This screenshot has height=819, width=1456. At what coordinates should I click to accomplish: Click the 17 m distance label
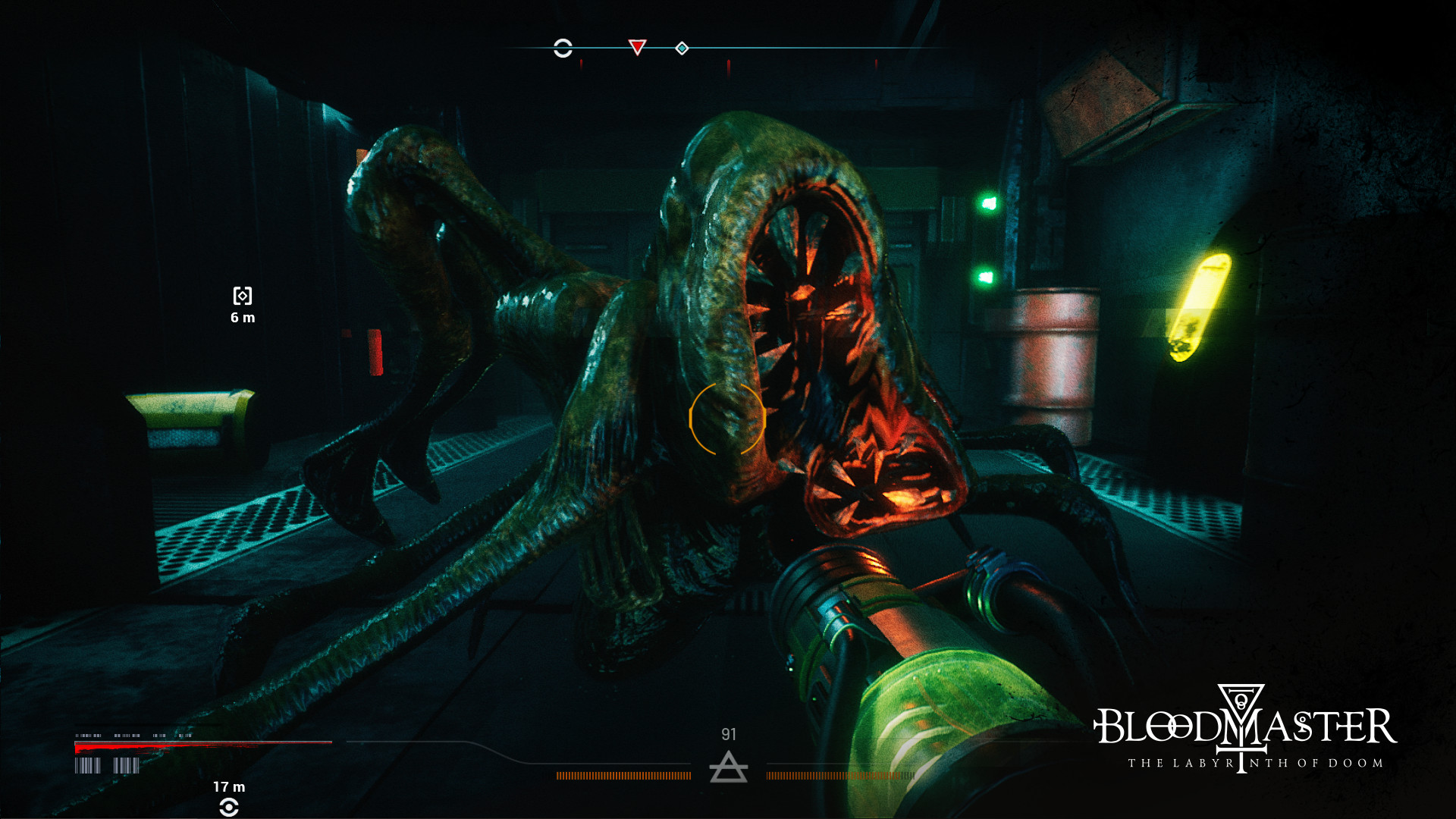pyautogui.click(x=229, y=787)
